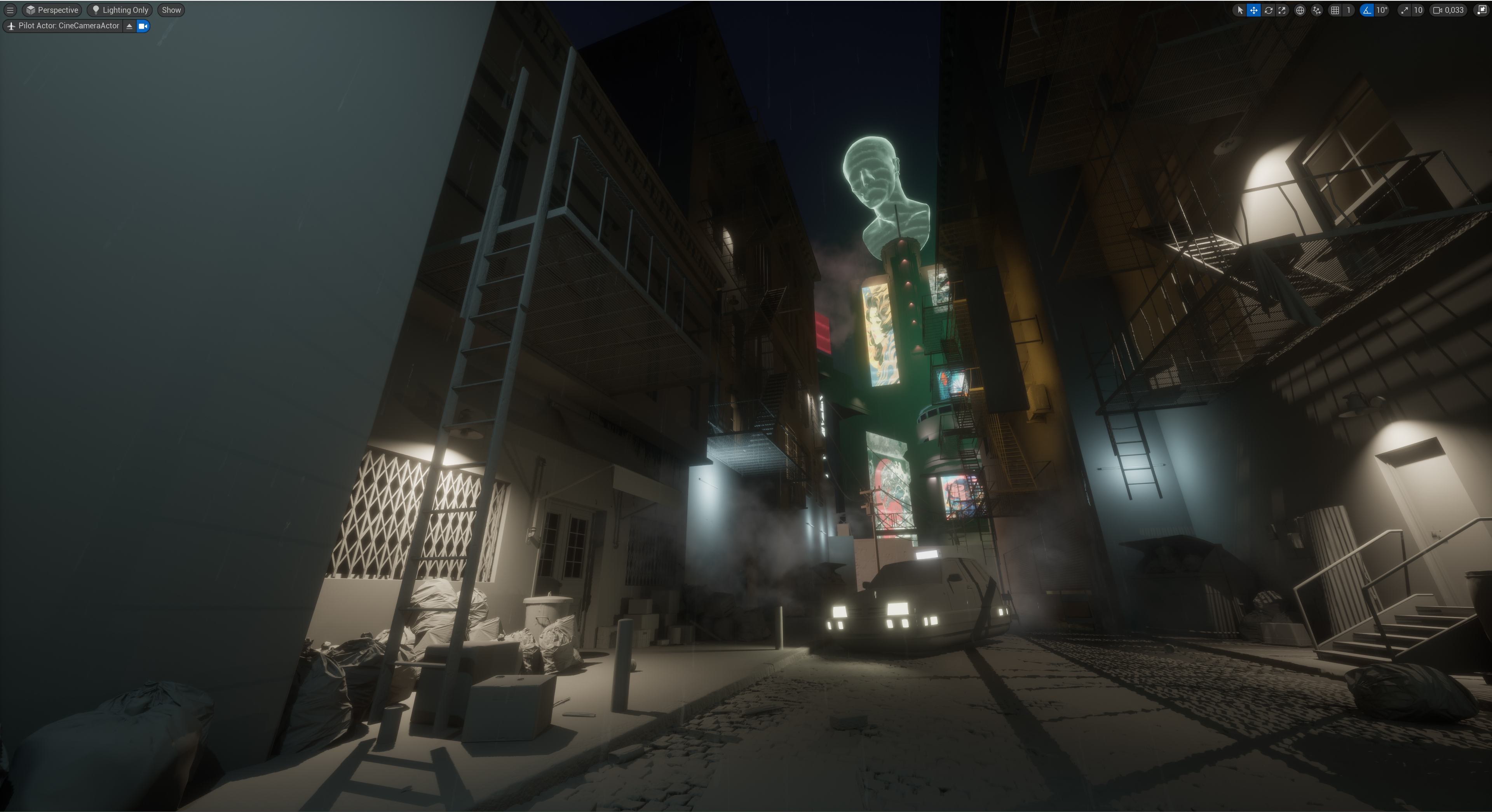Toggle surface snapping options

point(1316,10)
